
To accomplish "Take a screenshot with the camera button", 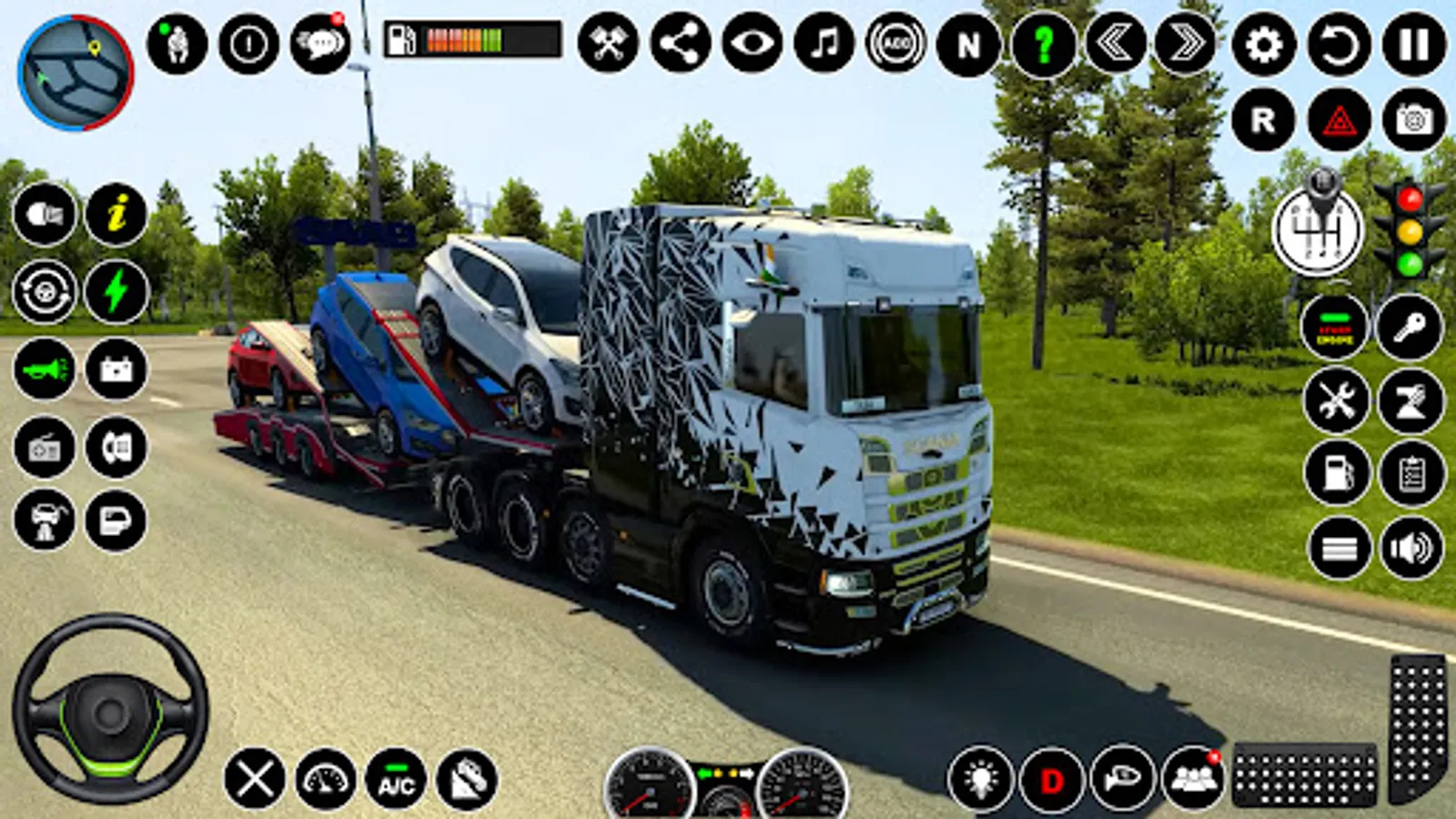I will click(x=1413, y=120).
